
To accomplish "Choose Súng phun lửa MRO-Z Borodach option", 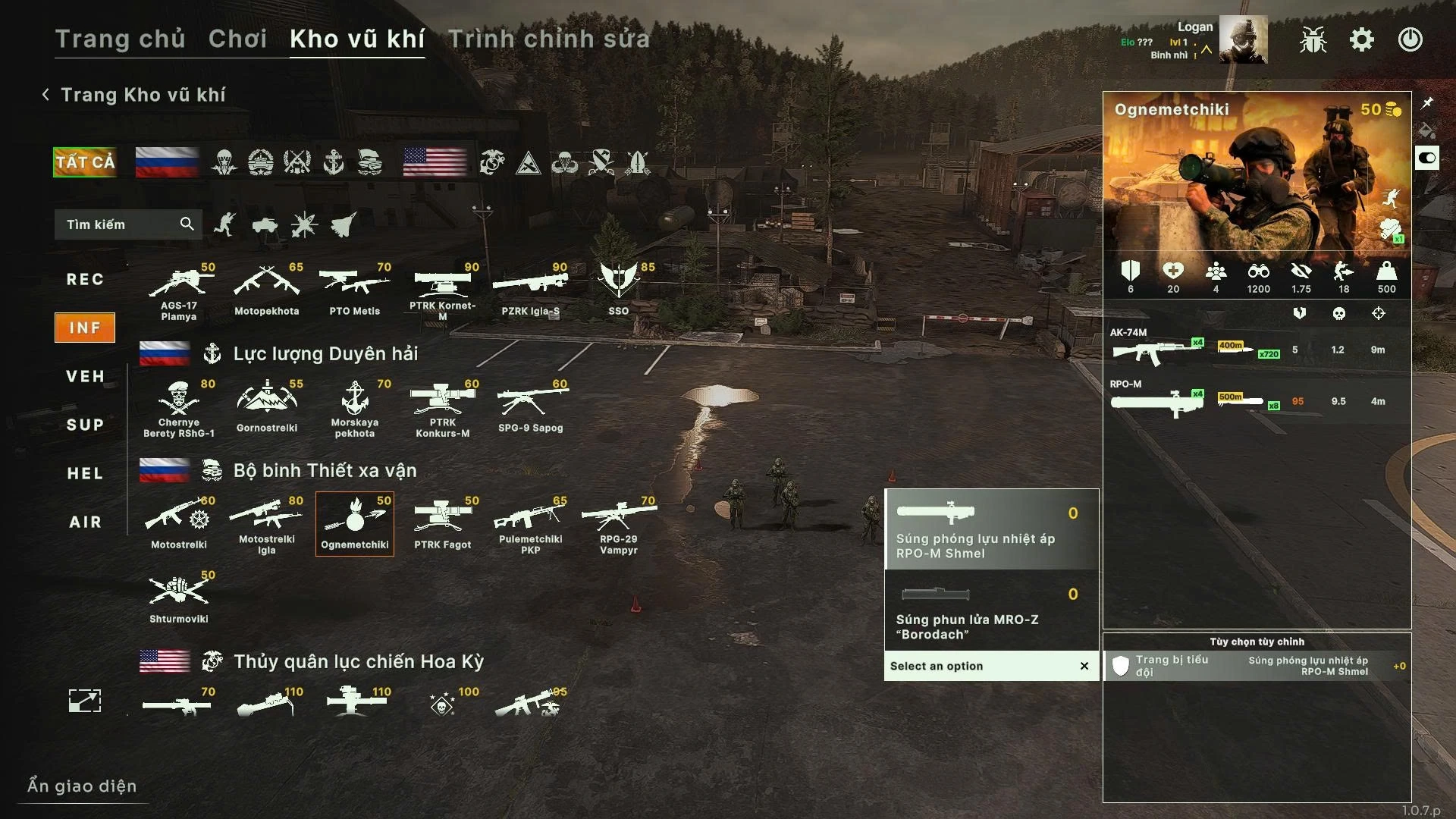I will [990, 611].
